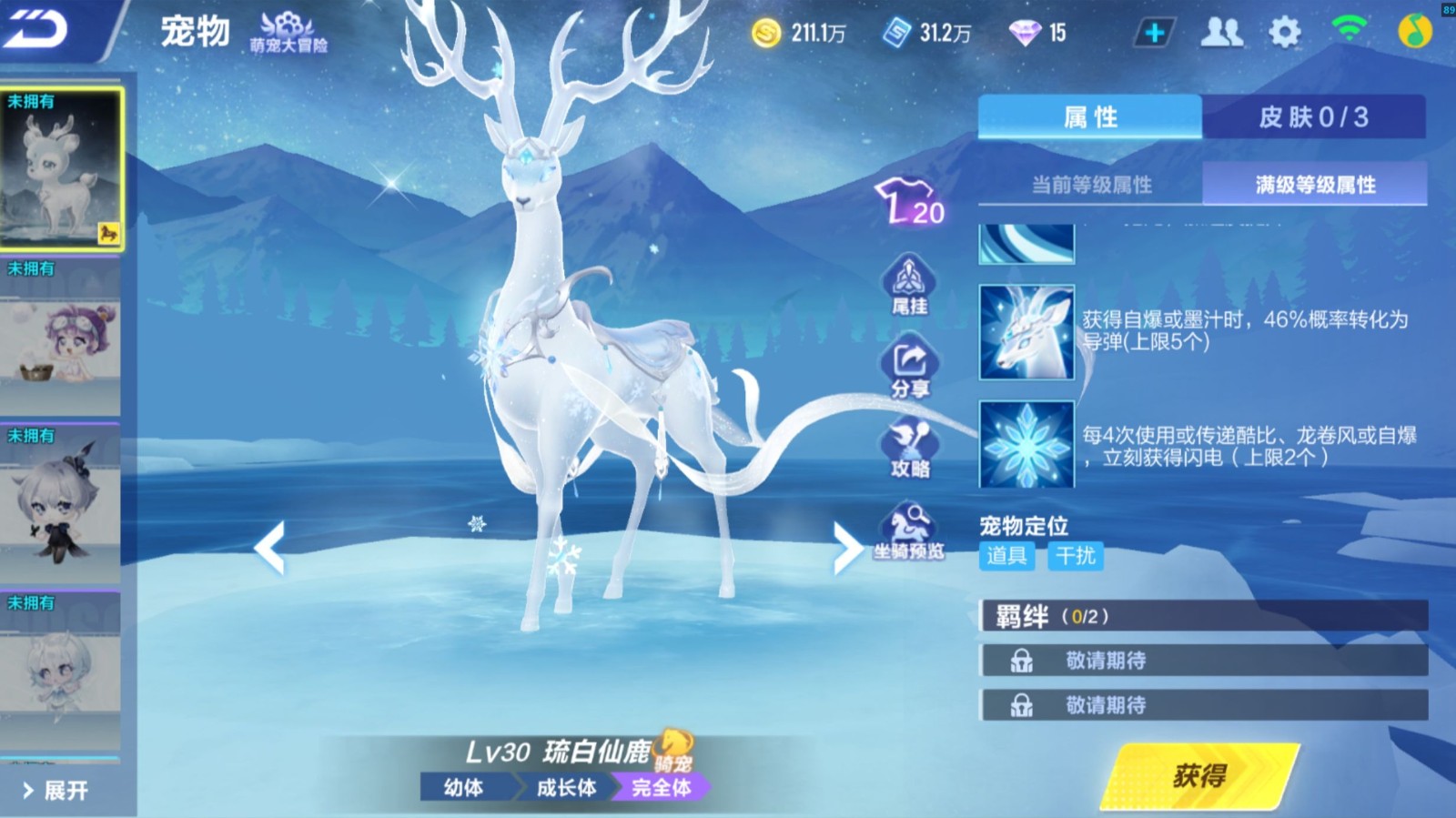
Task: Select the 分享 share icon
Action: tap(911, 368)
